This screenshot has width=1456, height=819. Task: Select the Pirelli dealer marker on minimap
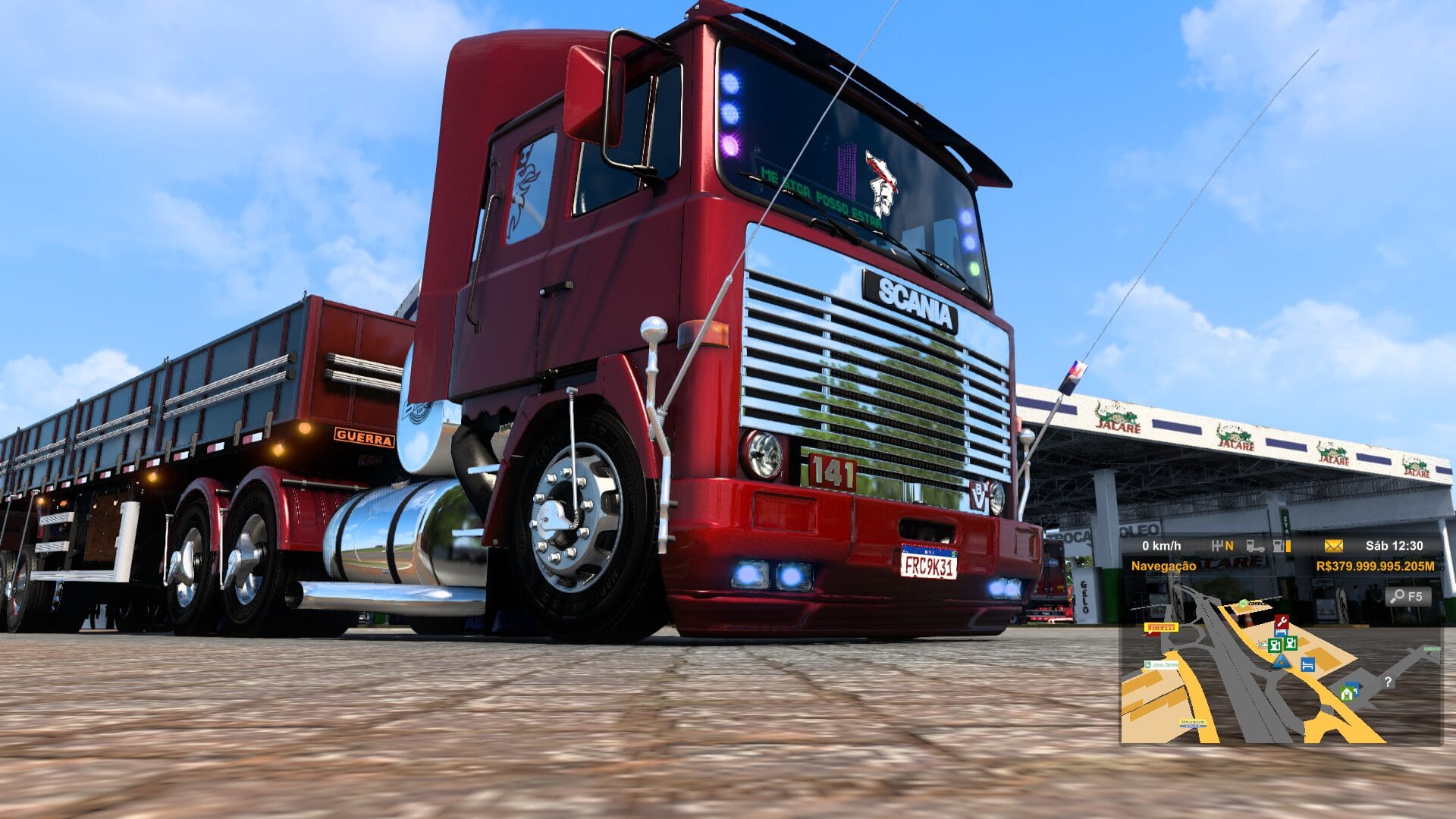tap(1160, 629)
